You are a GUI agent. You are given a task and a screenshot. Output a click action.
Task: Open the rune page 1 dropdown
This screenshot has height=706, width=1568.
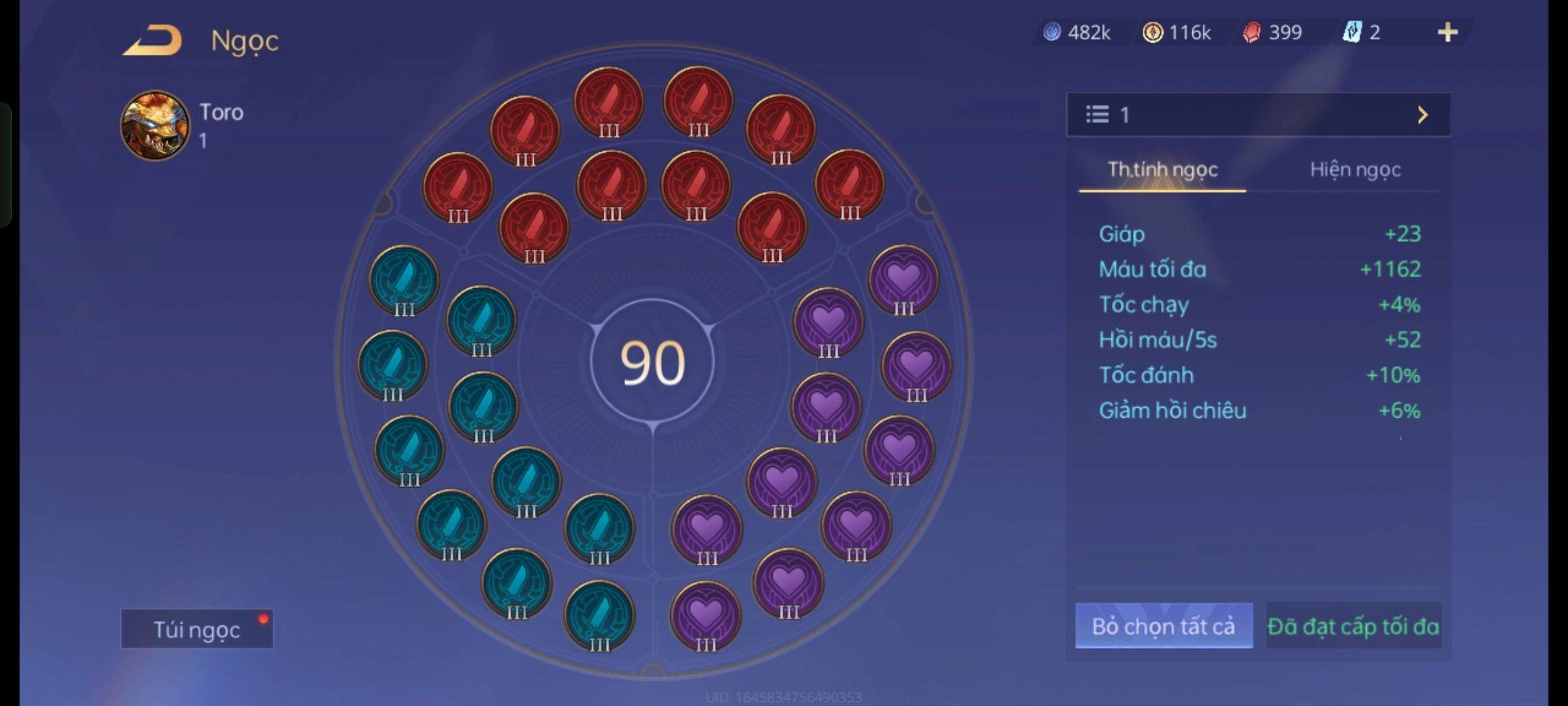(1258, 115)
